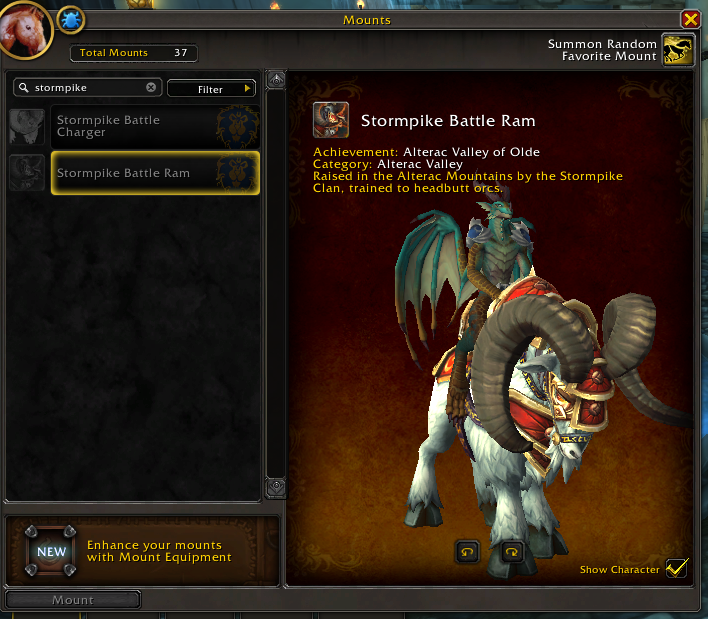The width and height of the screenshot is (708, 619).
Task: Summon a random favorite mount
Action: click(x=679, y=50)
